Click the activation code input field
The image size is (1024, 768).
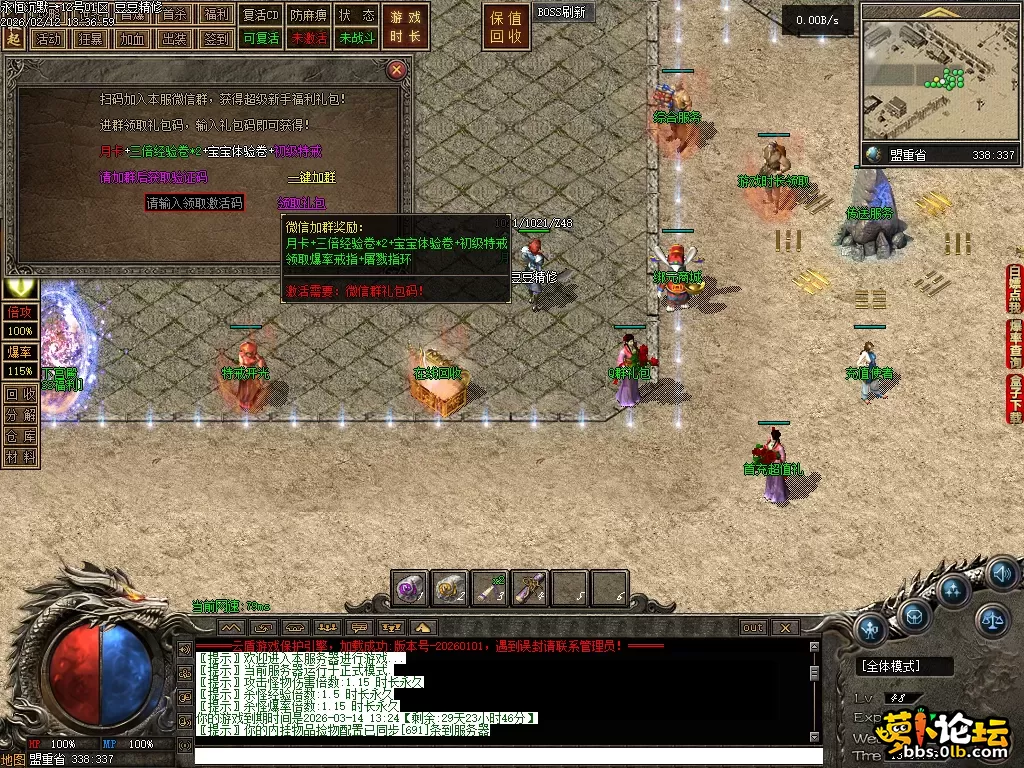click(x=195, y=202)
